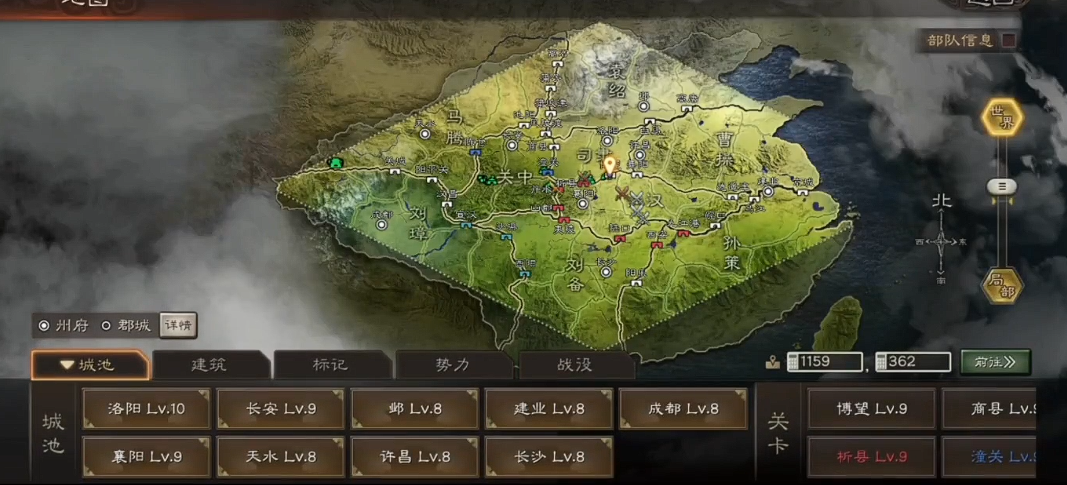Choose 长安 Lv.9 from the city list
Image resolution: width=1067 pixels, height=485 pixels.
click(x=281, y=409)
